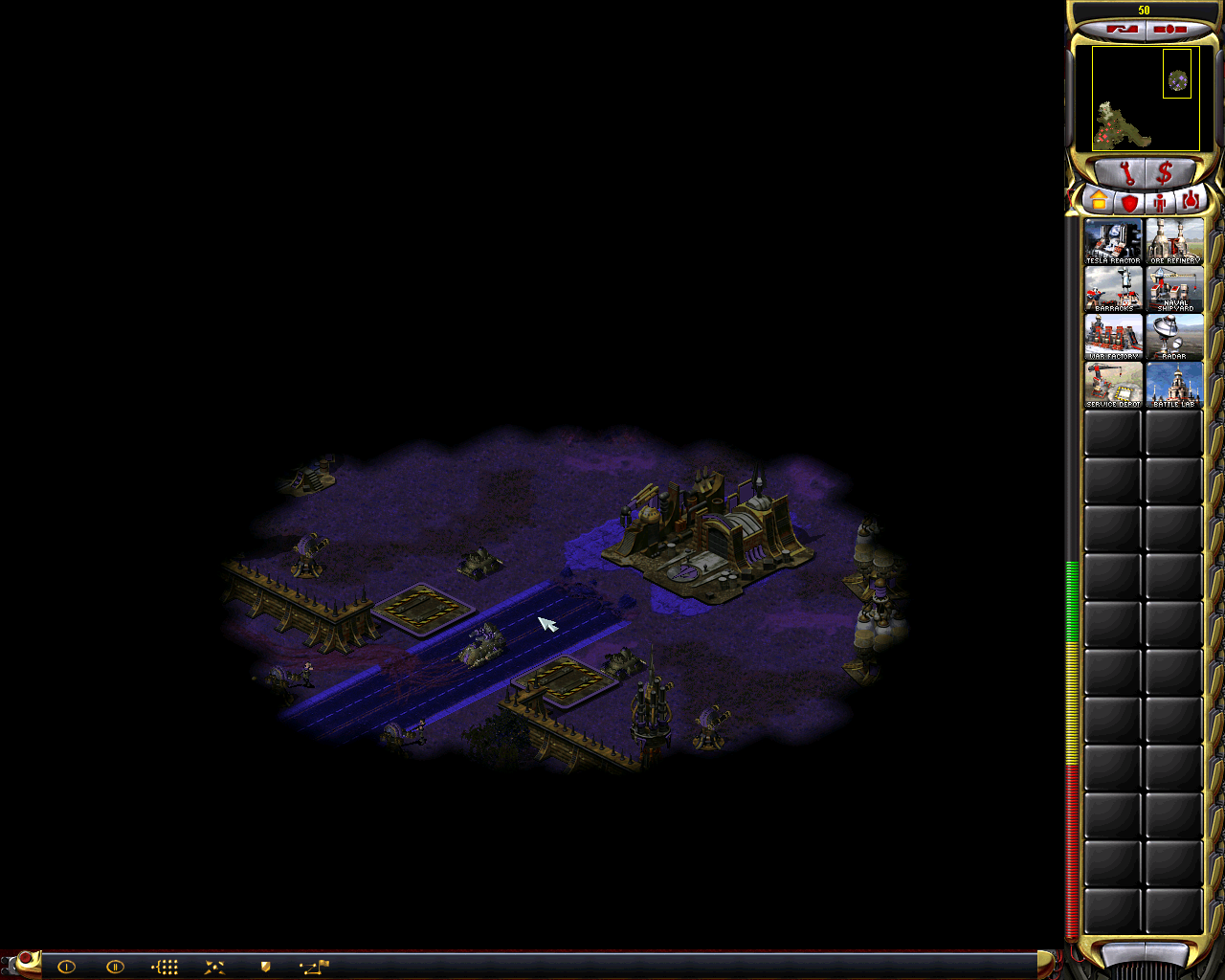Build a Tesla Reactor
The height and width of the screenshot is (980, 1225).
pyautogui.click(x=1112, y=241)
